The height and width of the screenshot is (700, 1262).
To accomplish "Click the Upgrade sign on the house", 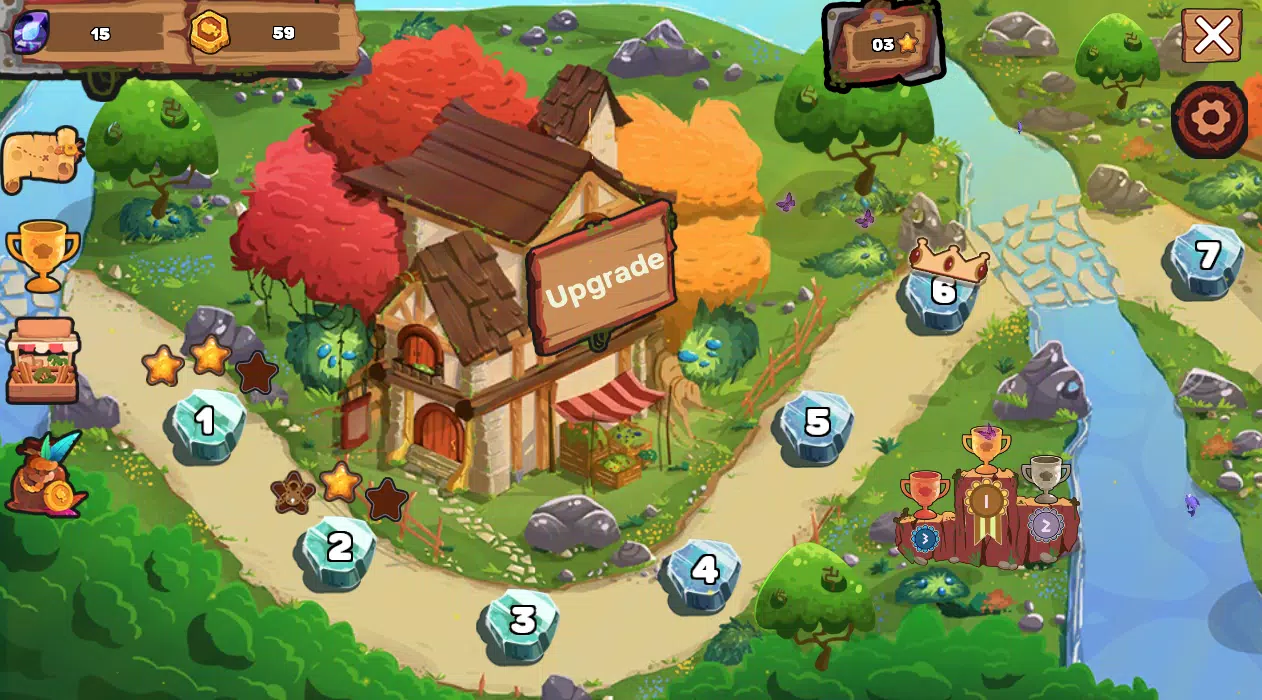I will (x=603, y=278).
